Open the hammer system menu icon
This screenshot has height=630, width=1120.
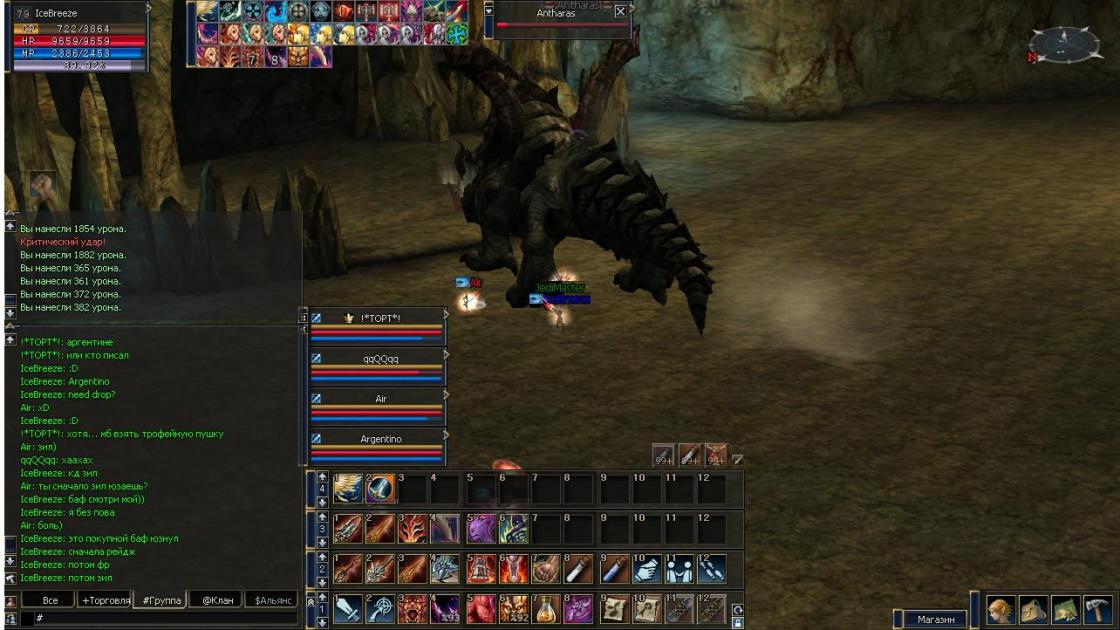(x=1097, y=609)
